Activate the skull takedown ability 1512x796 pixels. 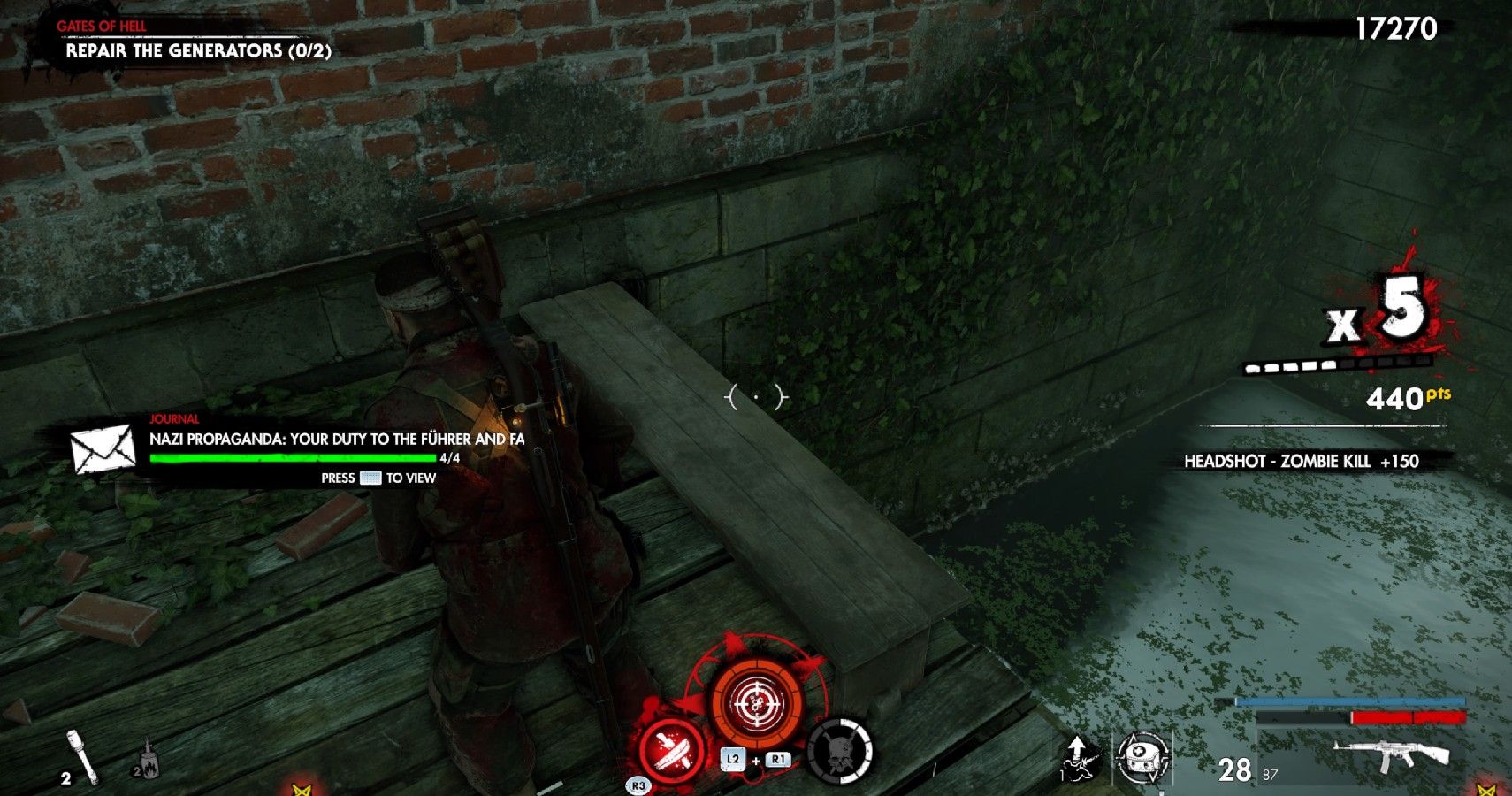(x=839, y=752)
